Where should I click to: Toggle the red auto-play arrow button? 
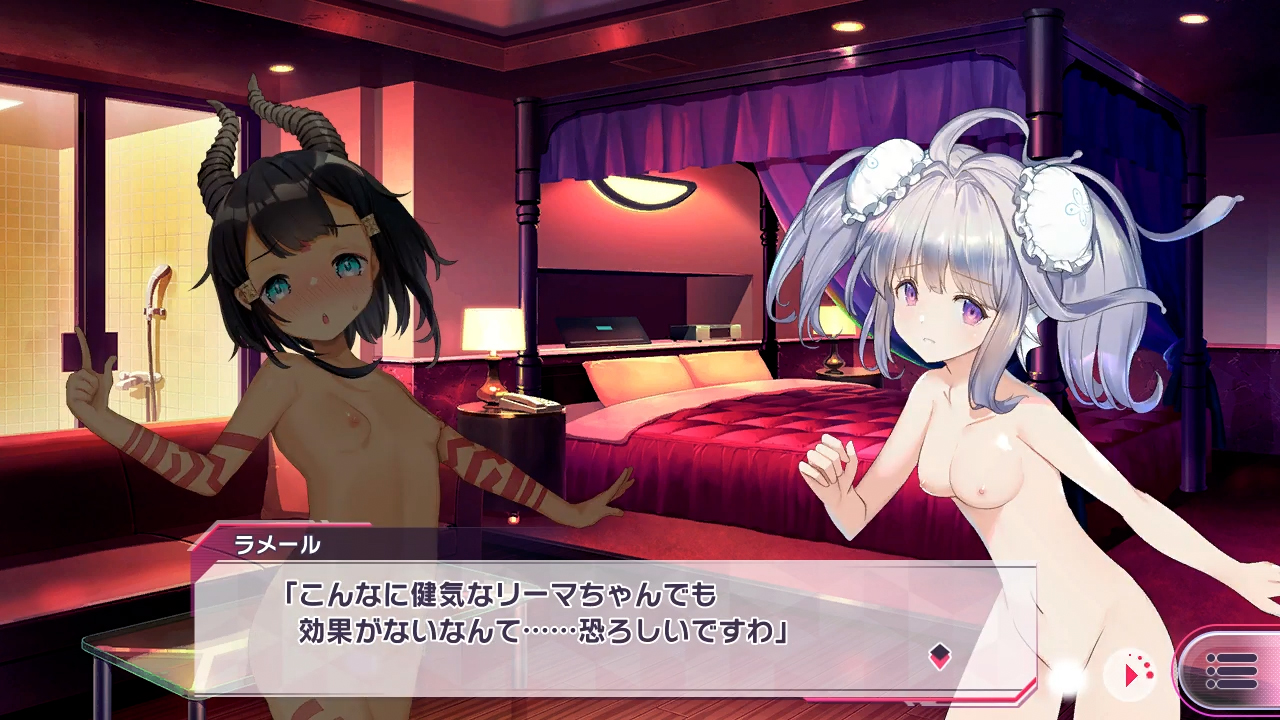pos(1134,674)
